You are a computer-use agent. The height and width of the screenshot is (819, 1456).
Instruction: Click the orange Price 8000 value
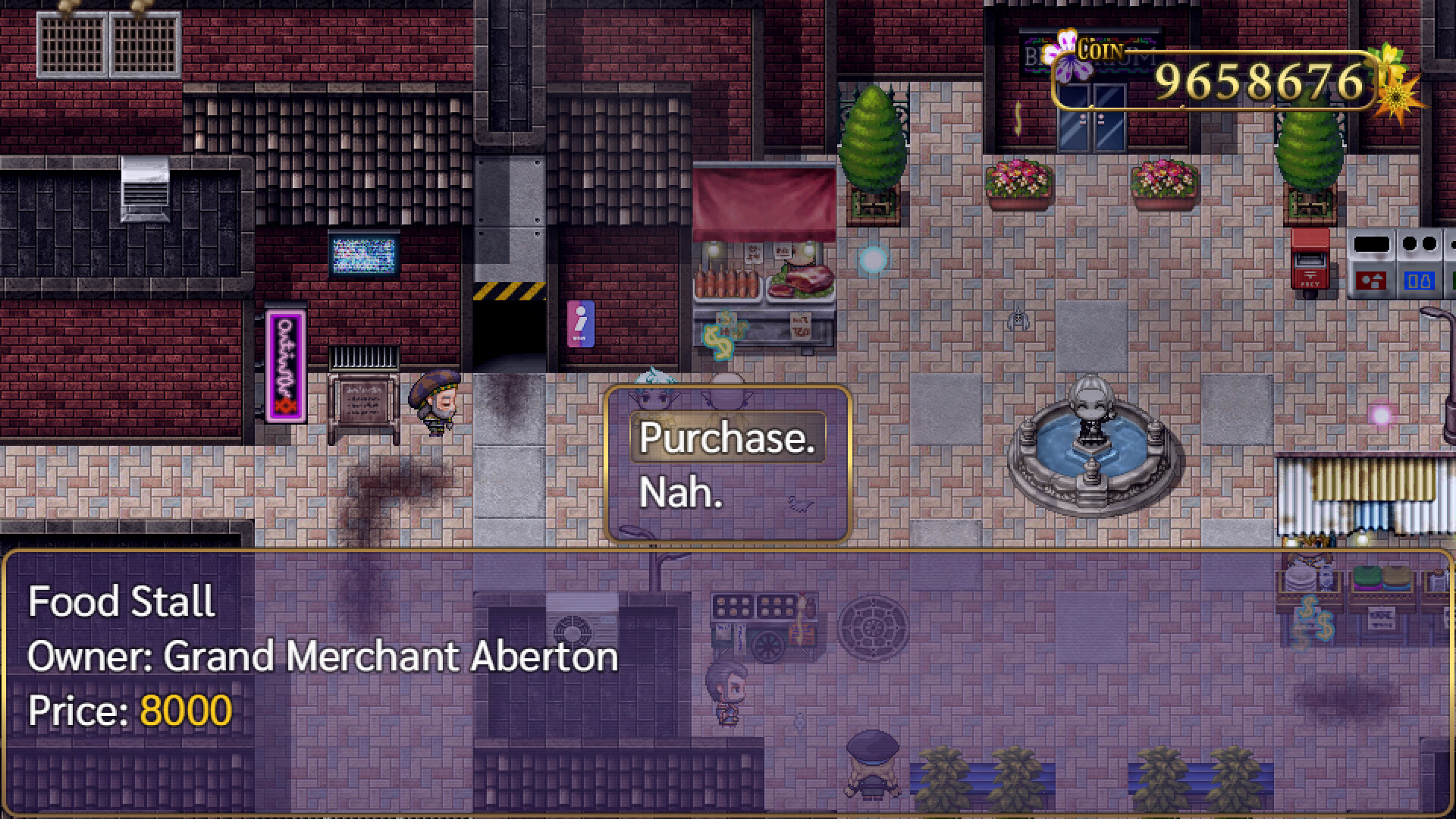pos(184,711)
